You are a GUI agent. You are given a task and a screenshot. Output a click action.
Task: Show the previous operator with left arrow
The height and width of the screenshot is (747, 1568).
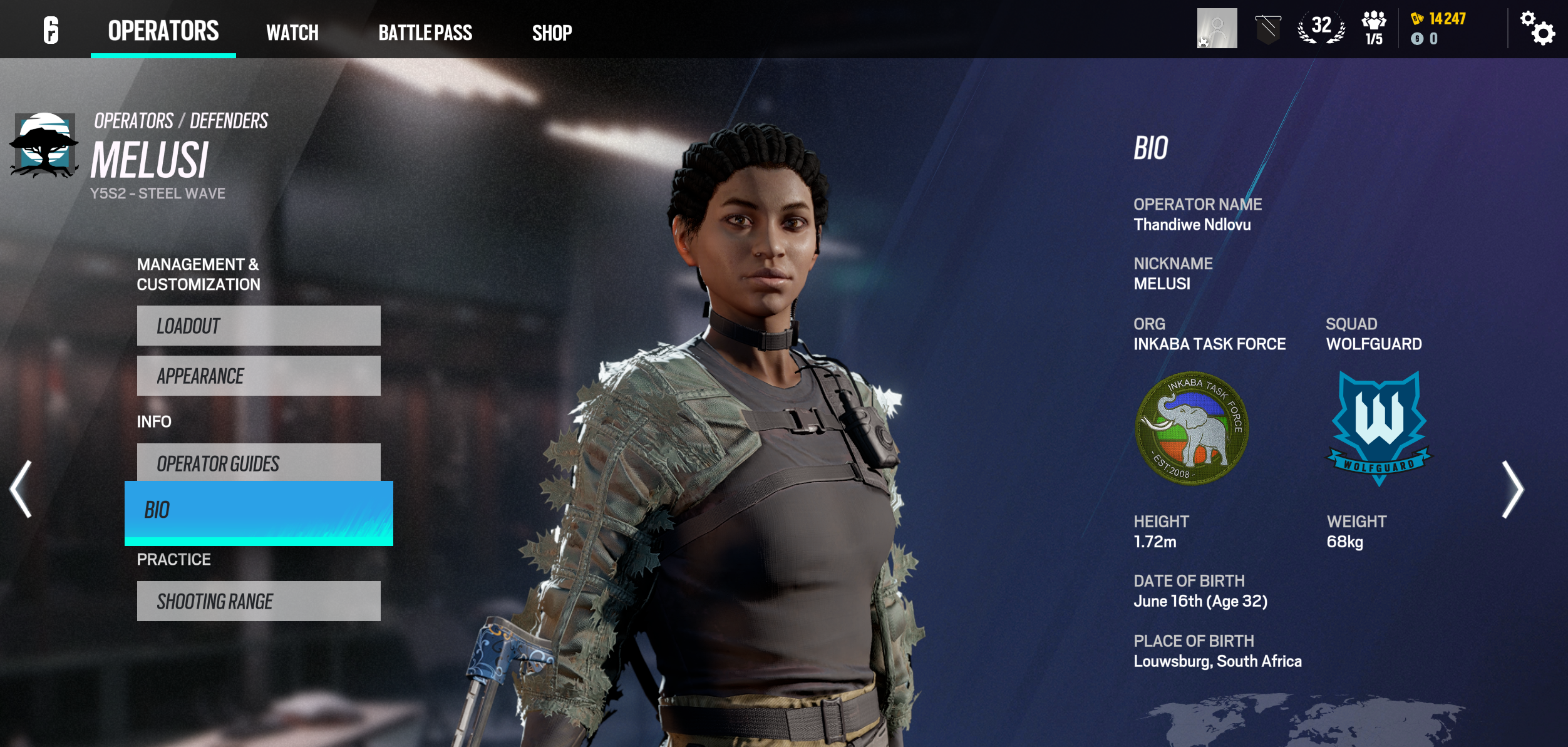21,489
